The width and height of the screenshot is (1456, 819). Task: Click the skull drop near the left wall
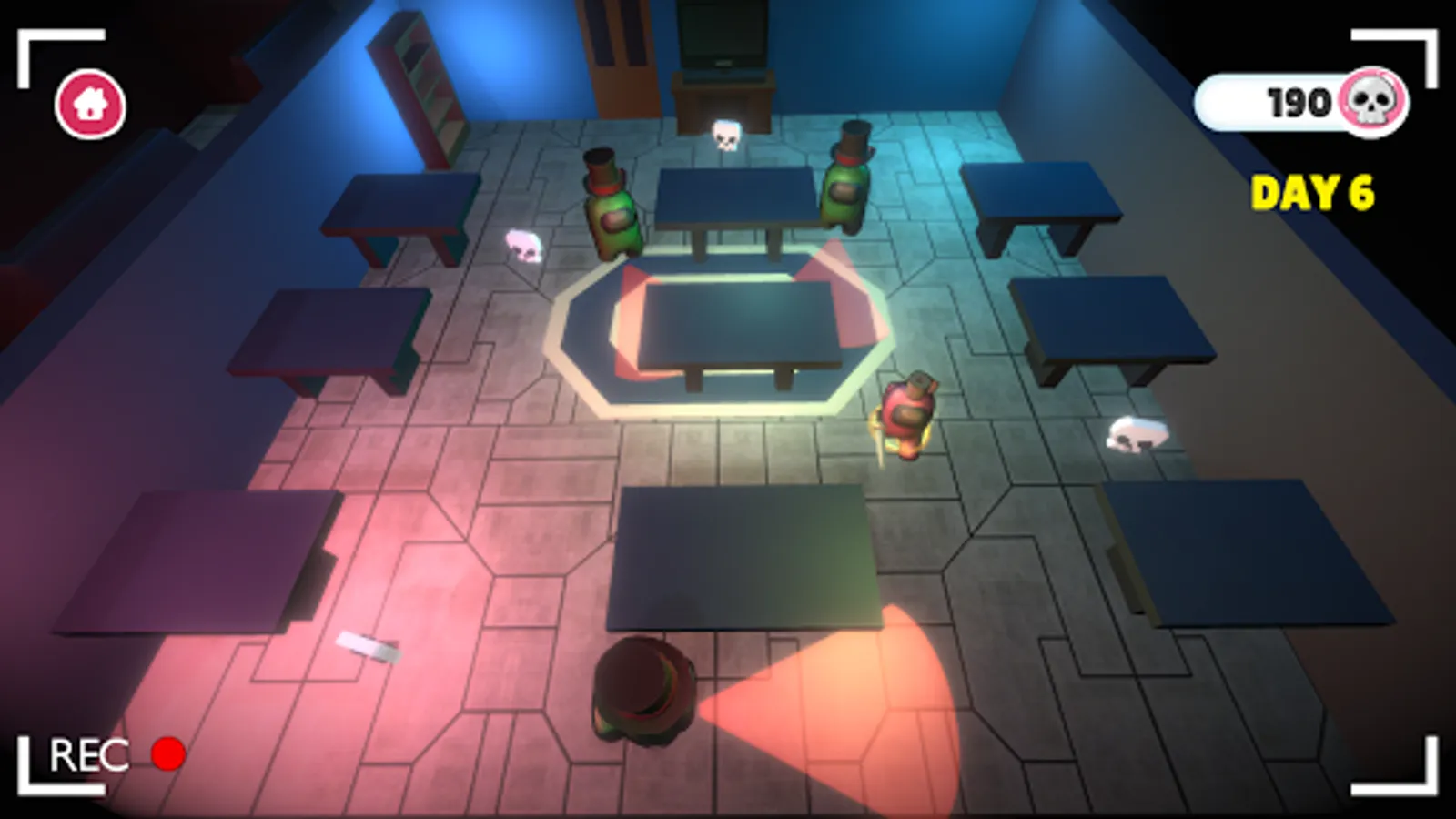(x=521, y=246)
